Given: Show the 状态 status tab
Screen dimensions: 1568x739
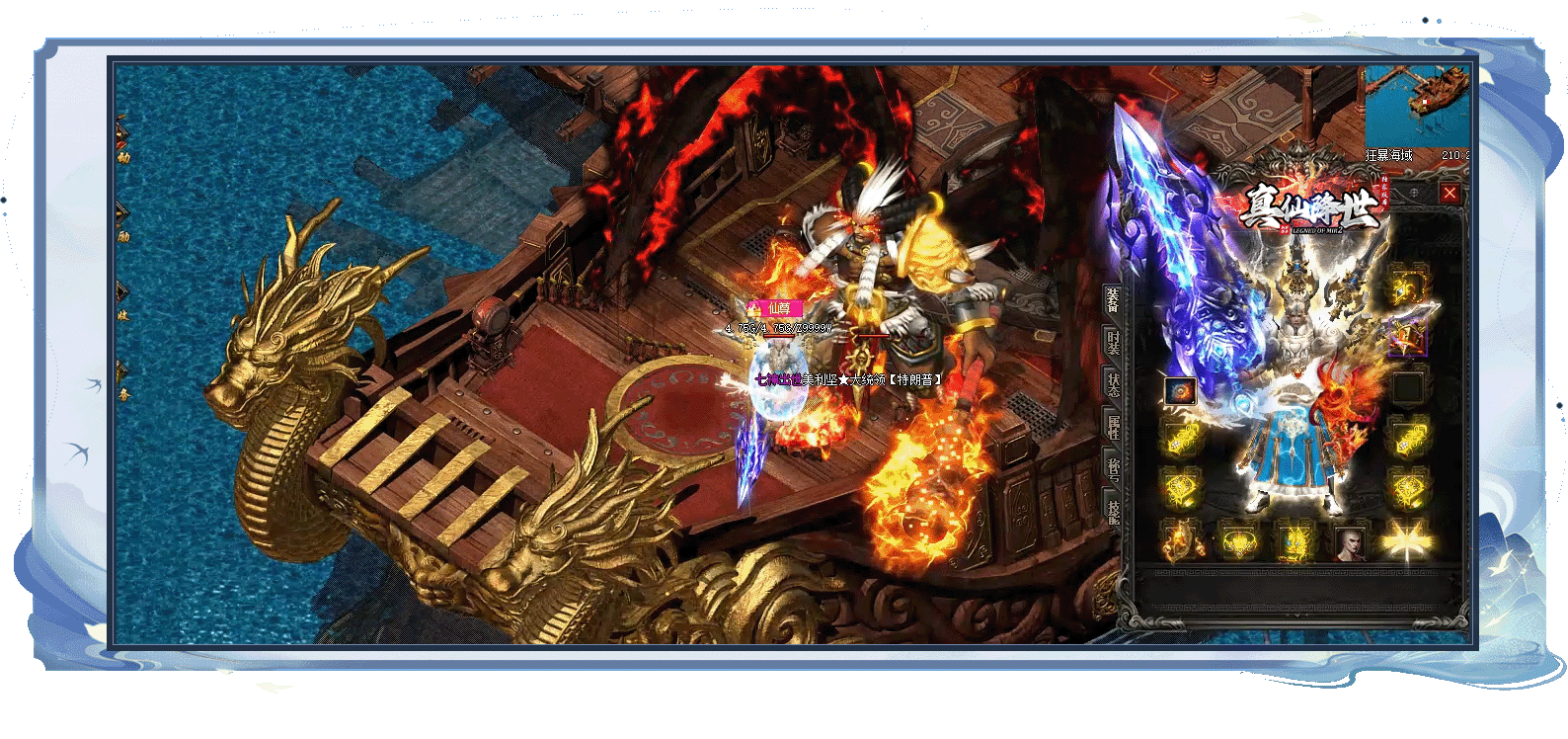Looking at the screenshot, I should tap(1113, 383).
